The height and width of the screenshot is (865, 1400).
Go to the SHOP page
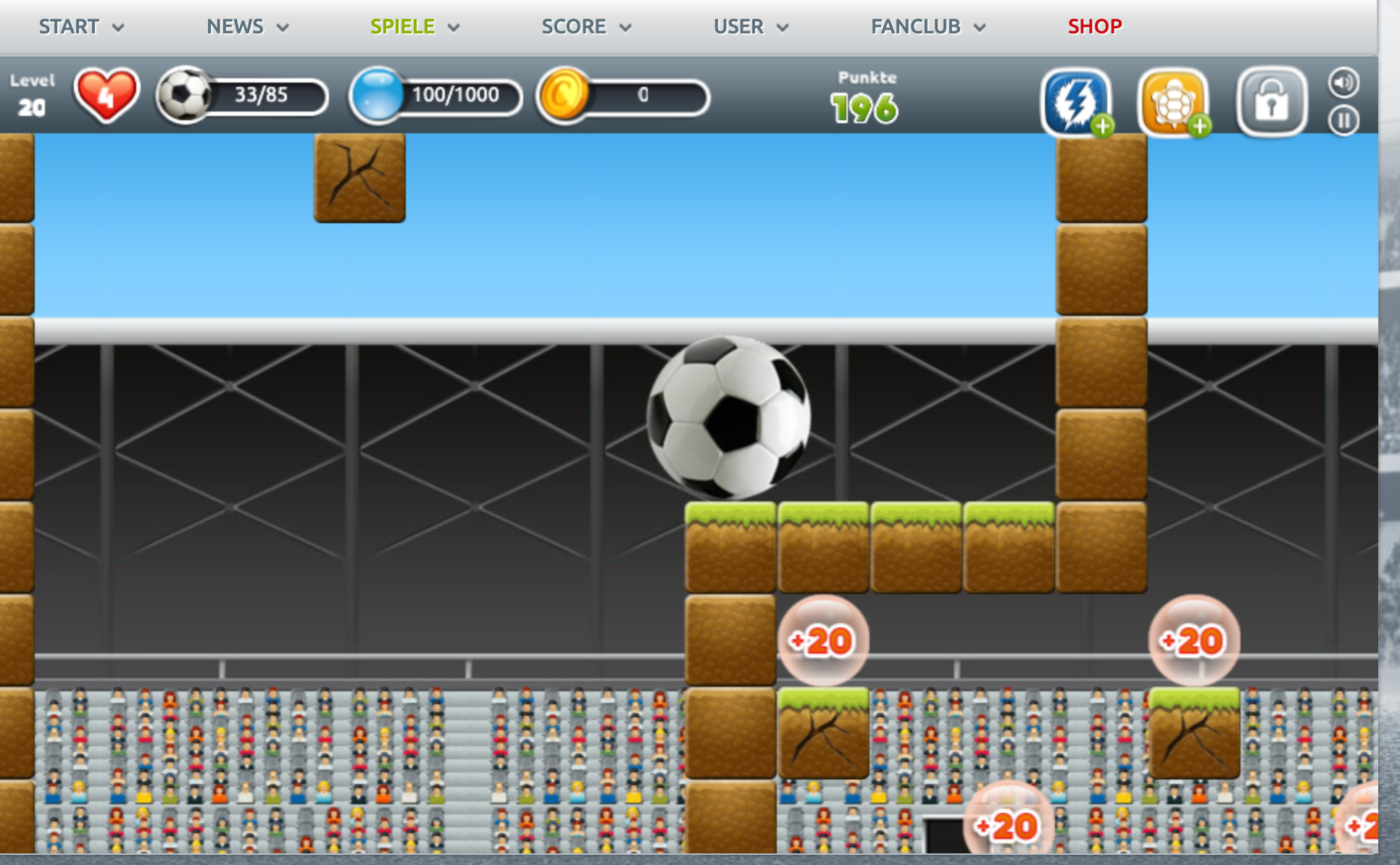(1094, 27)
